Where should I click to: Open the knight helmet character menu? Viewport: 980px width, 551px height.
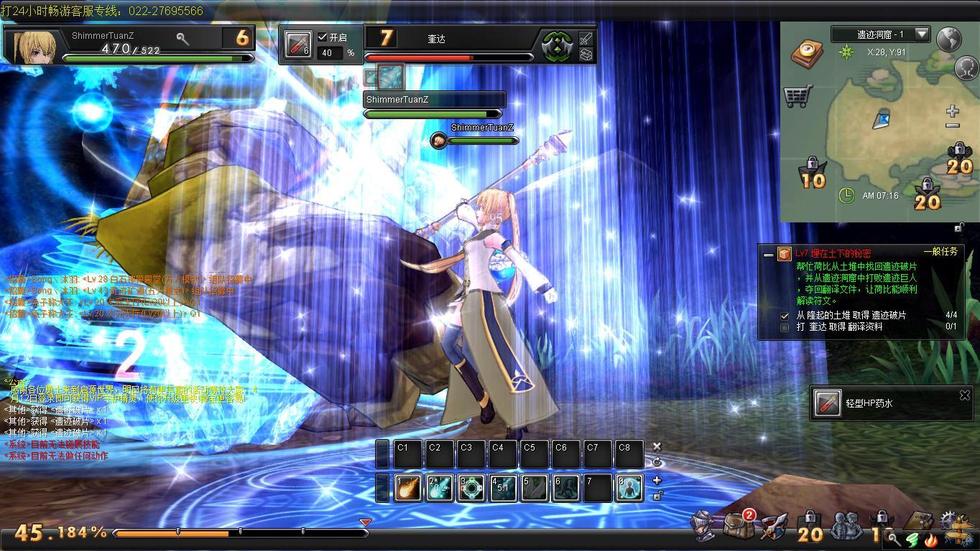706,523
